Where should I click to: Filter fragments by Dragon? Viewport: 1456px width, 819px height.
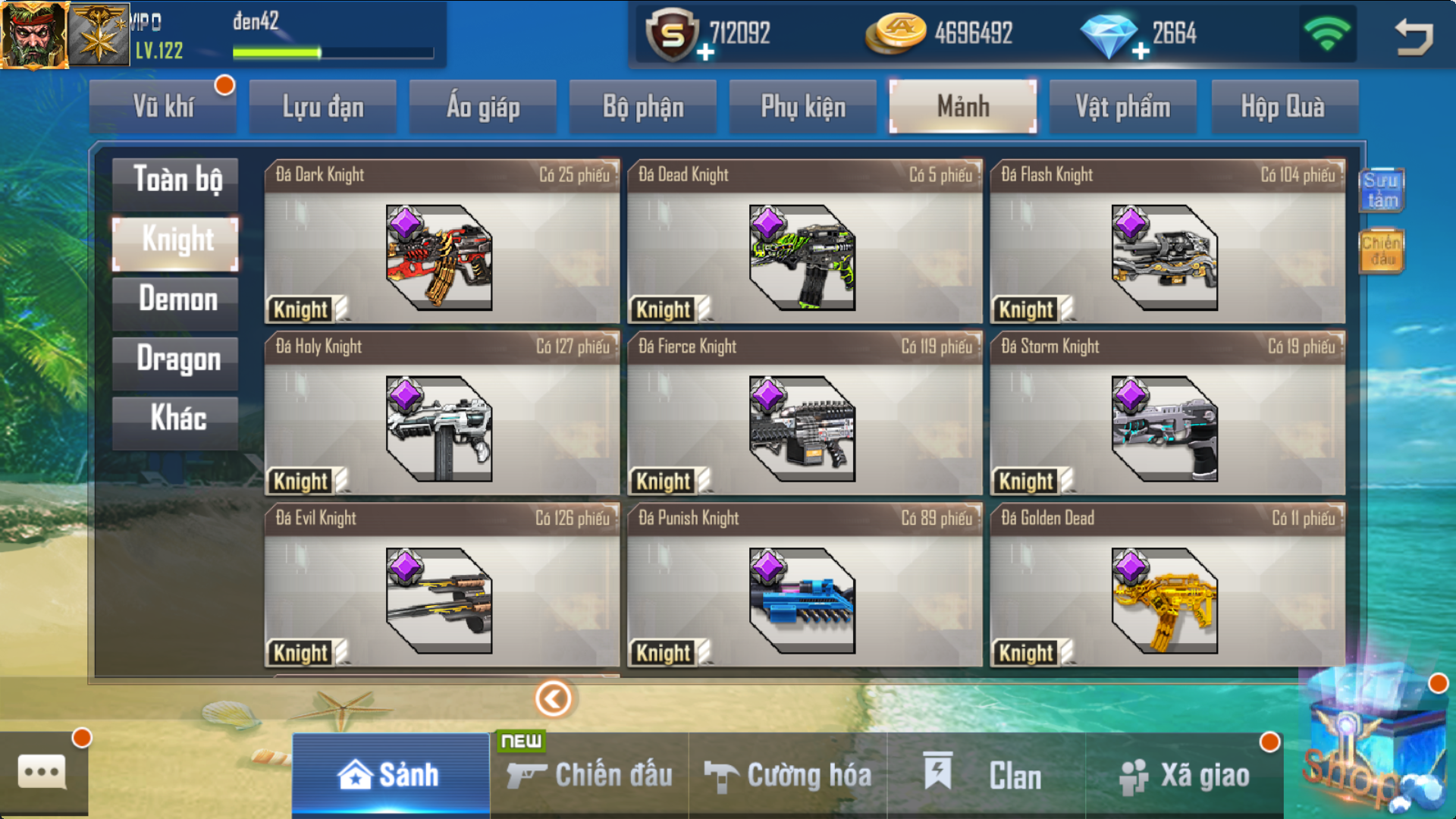(x=176, y=360)
